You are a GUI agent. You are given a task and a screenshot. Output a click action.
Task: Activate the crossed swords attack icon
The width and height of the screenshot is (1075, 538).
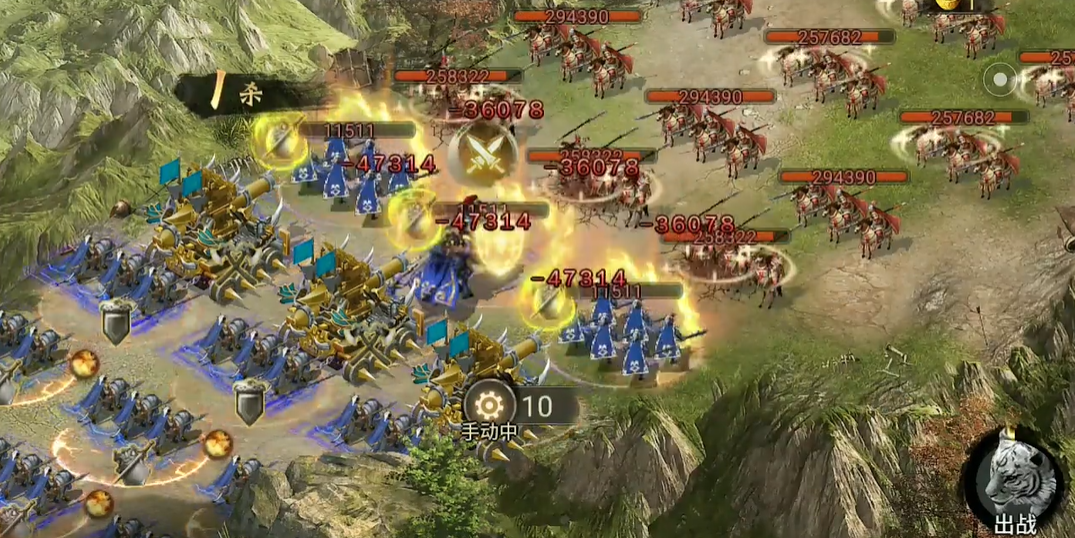[x=482, y=150]
